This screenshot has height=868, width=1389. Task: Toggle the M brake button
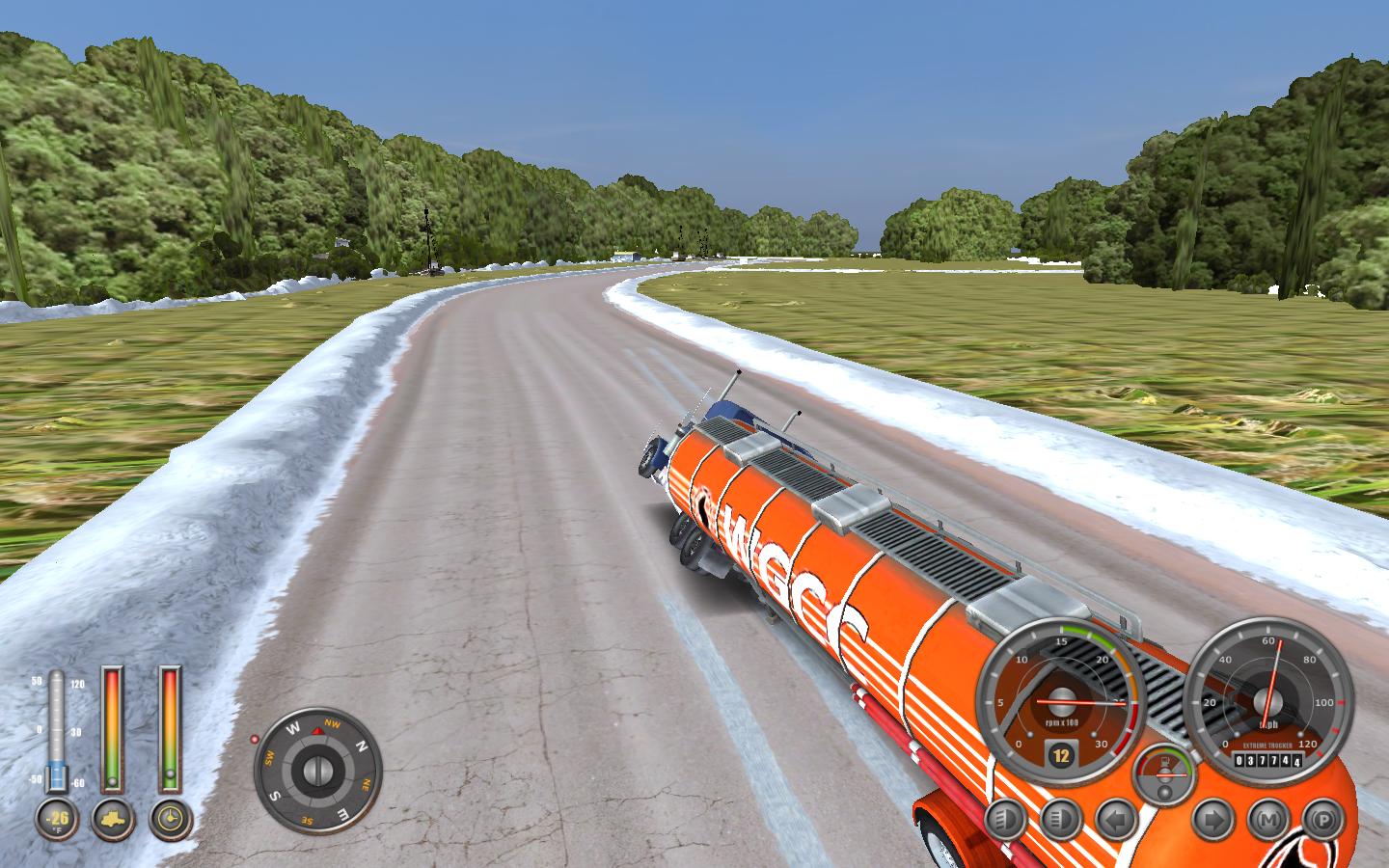[1267, 820]
